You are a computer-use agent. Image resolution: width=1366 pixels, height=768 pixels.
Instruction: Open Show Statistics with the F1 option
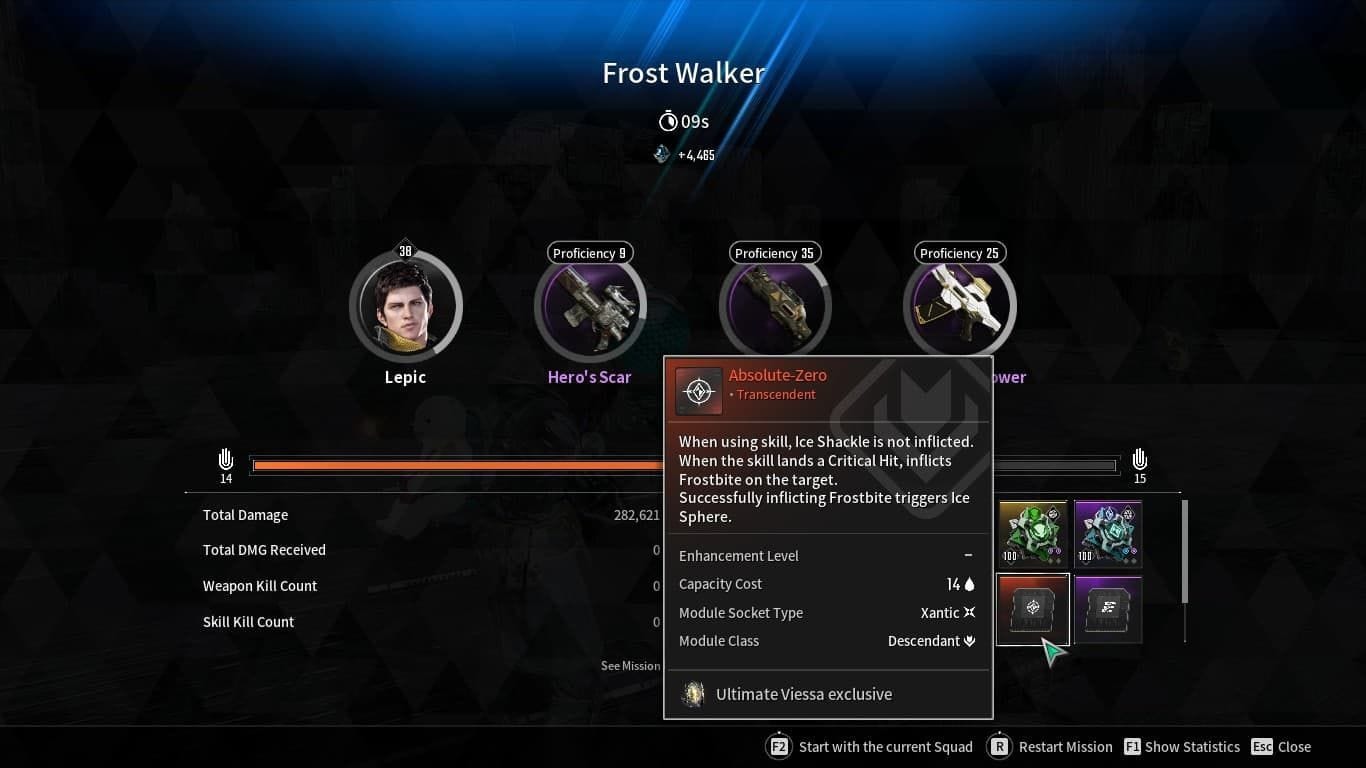click(1181, 746)
